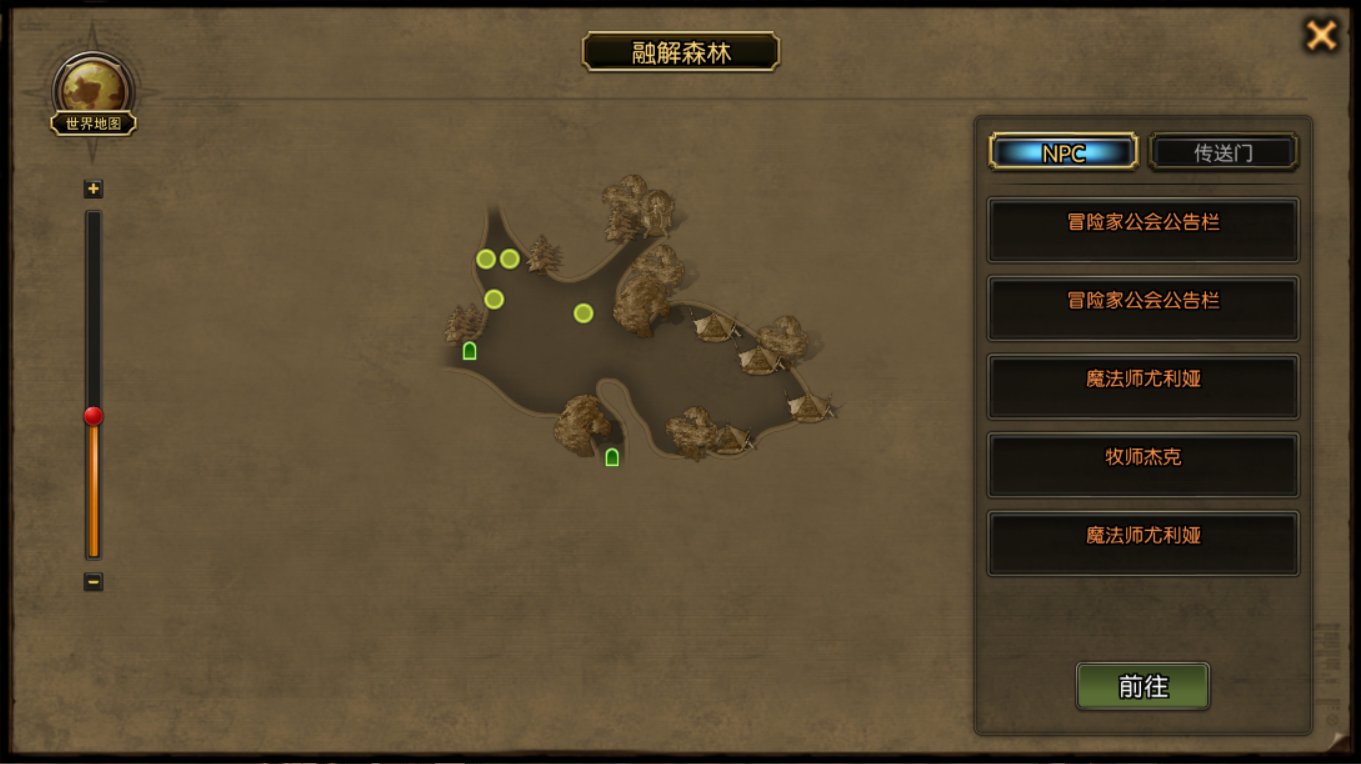The height and width of the screenshot is (764, 1361).
Task: Switch to the NPC tab
Action: [x=1063, y=153]
